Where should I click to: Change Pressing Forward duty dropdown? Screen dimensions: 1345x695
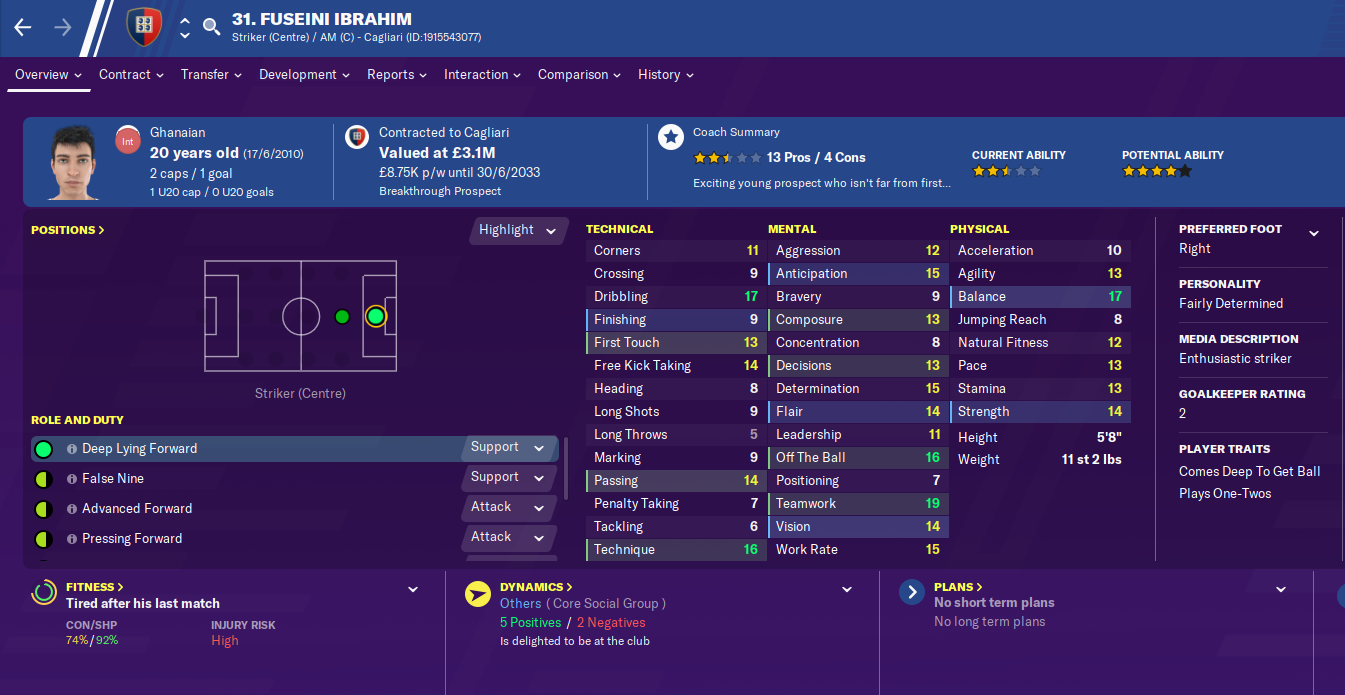508,538
